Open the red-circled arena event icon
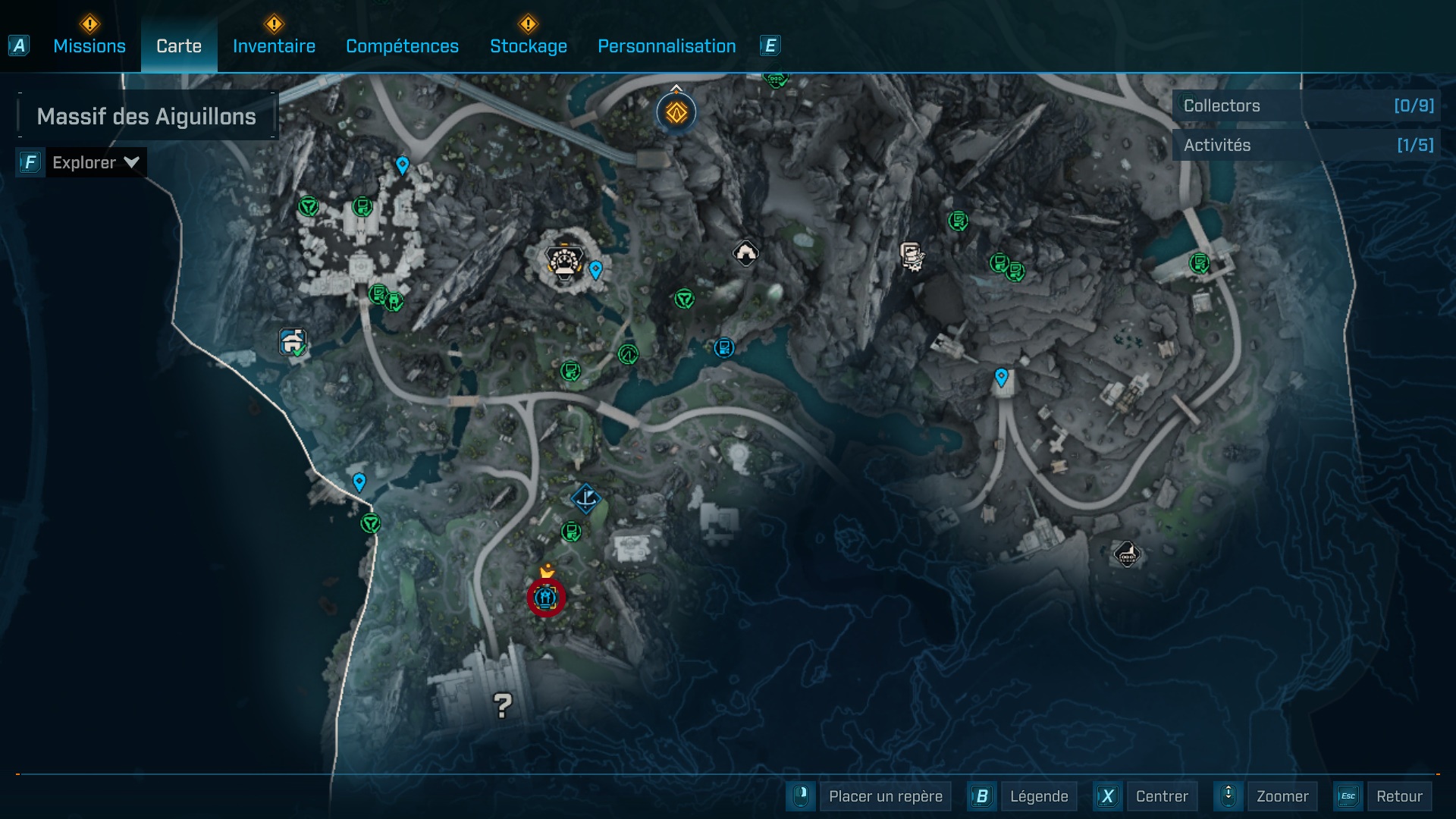Image resolution: width=1456 pixels, height=819 pixels. (x=545, y=598)
